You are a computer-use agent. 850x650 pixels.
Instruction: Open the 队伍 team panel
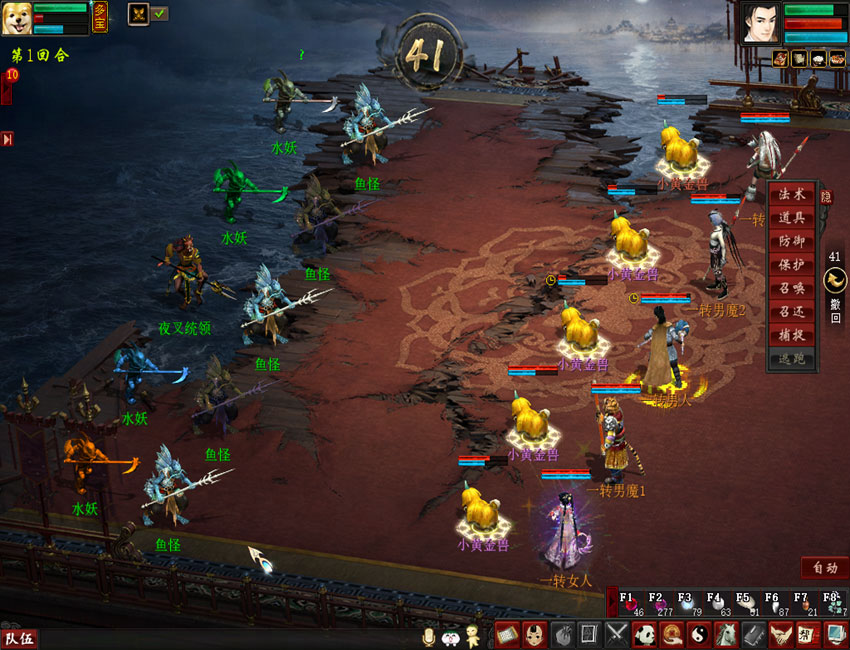[x=19, y=637]
